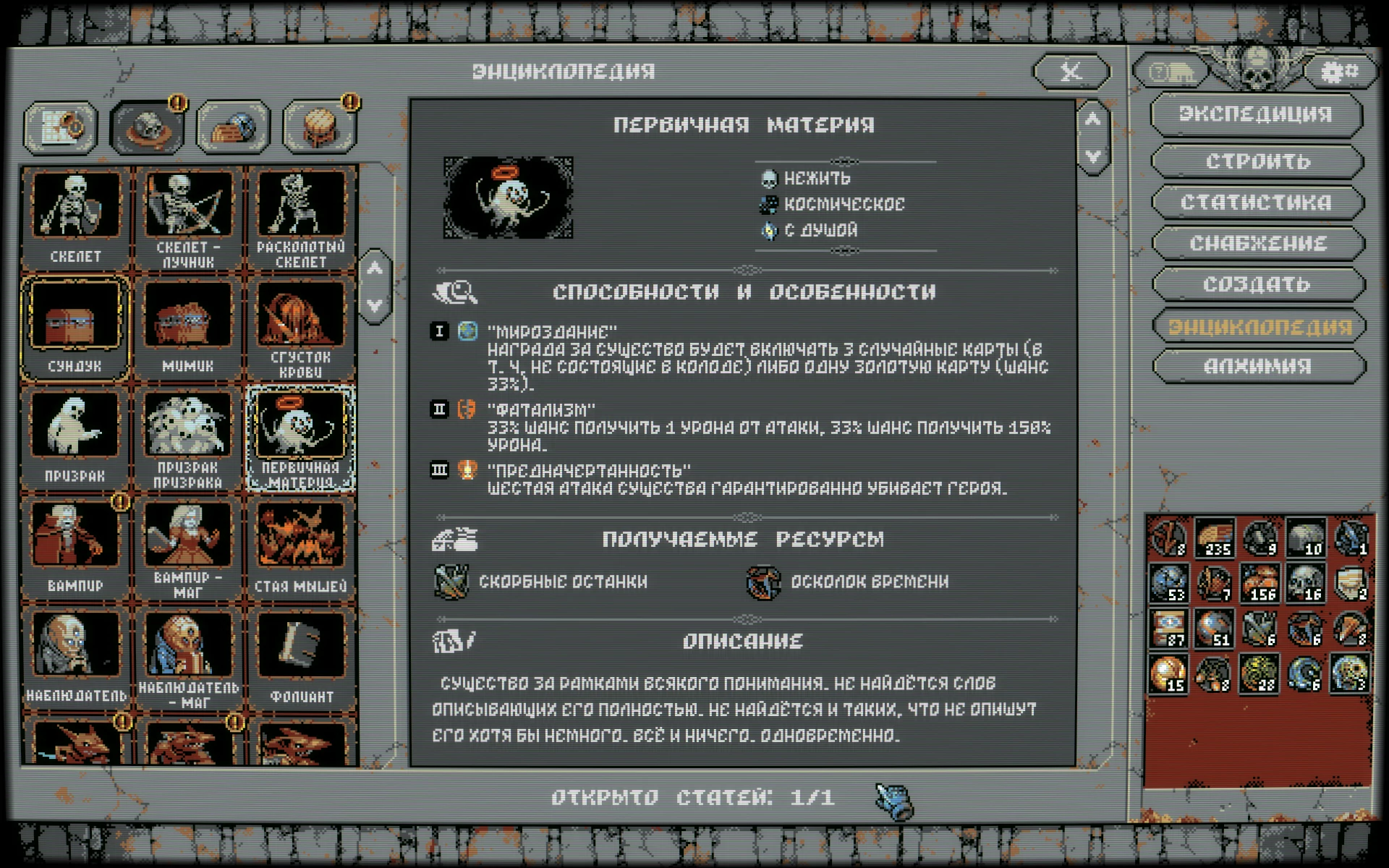Open the Экспедиция menu
The width and height of the screenshot is (1389, 868).
click(1257, 114)
